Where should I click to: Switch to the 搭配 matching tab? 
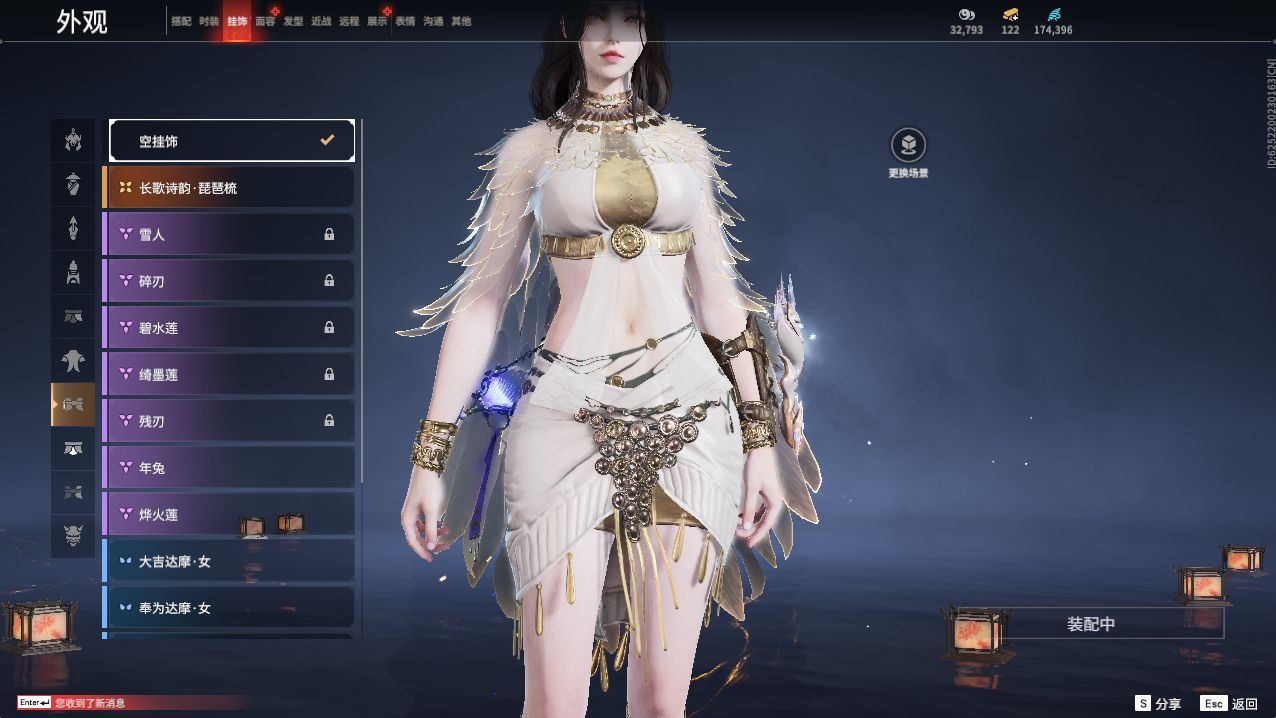[x=181, y=21]
